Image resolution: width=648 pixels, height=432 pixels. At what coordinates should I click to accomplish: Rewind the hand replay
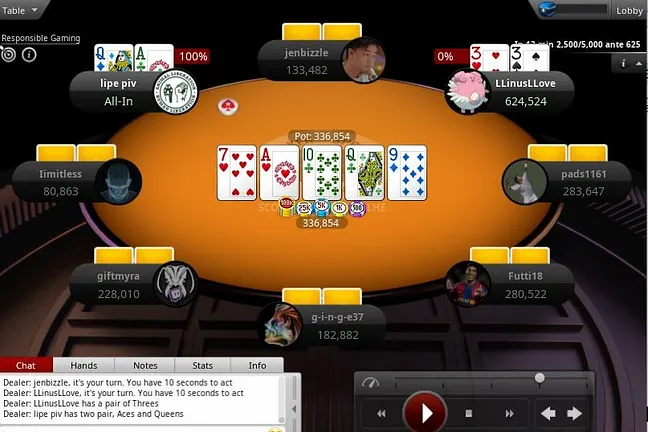tap(381, 413)
